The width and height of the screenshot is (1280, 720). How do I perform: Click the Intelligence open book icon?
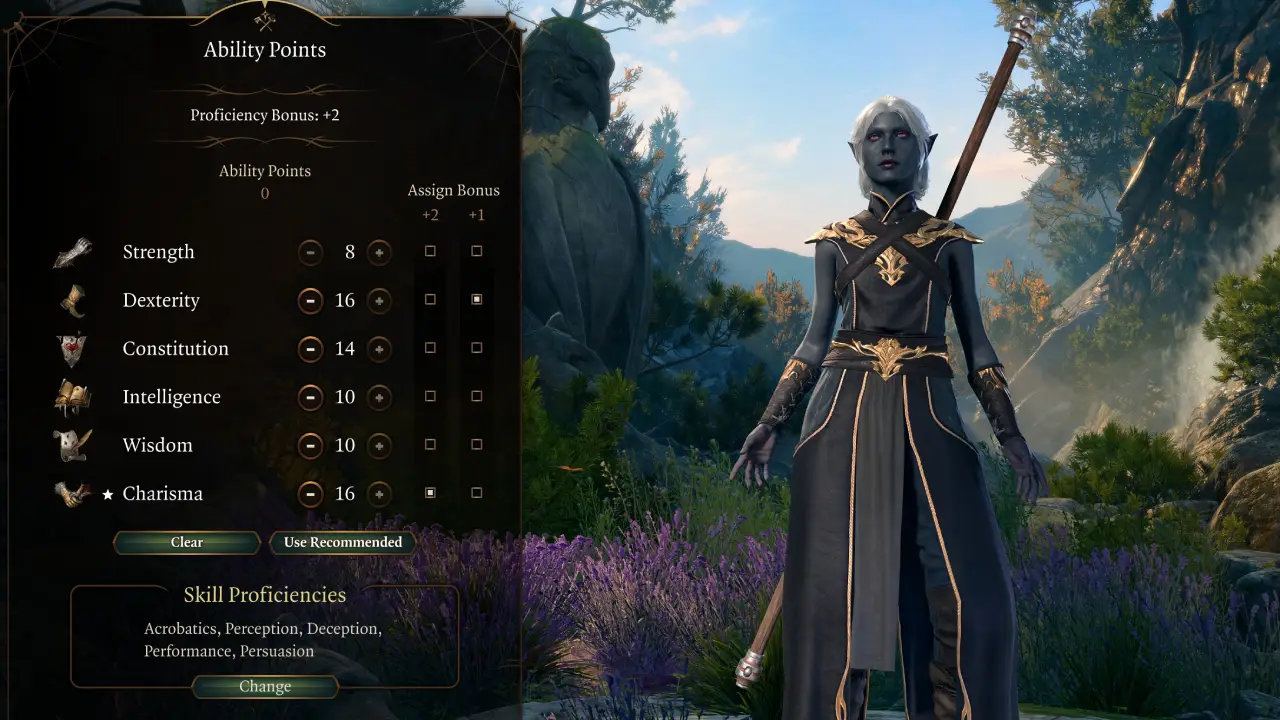pos(72,395)
